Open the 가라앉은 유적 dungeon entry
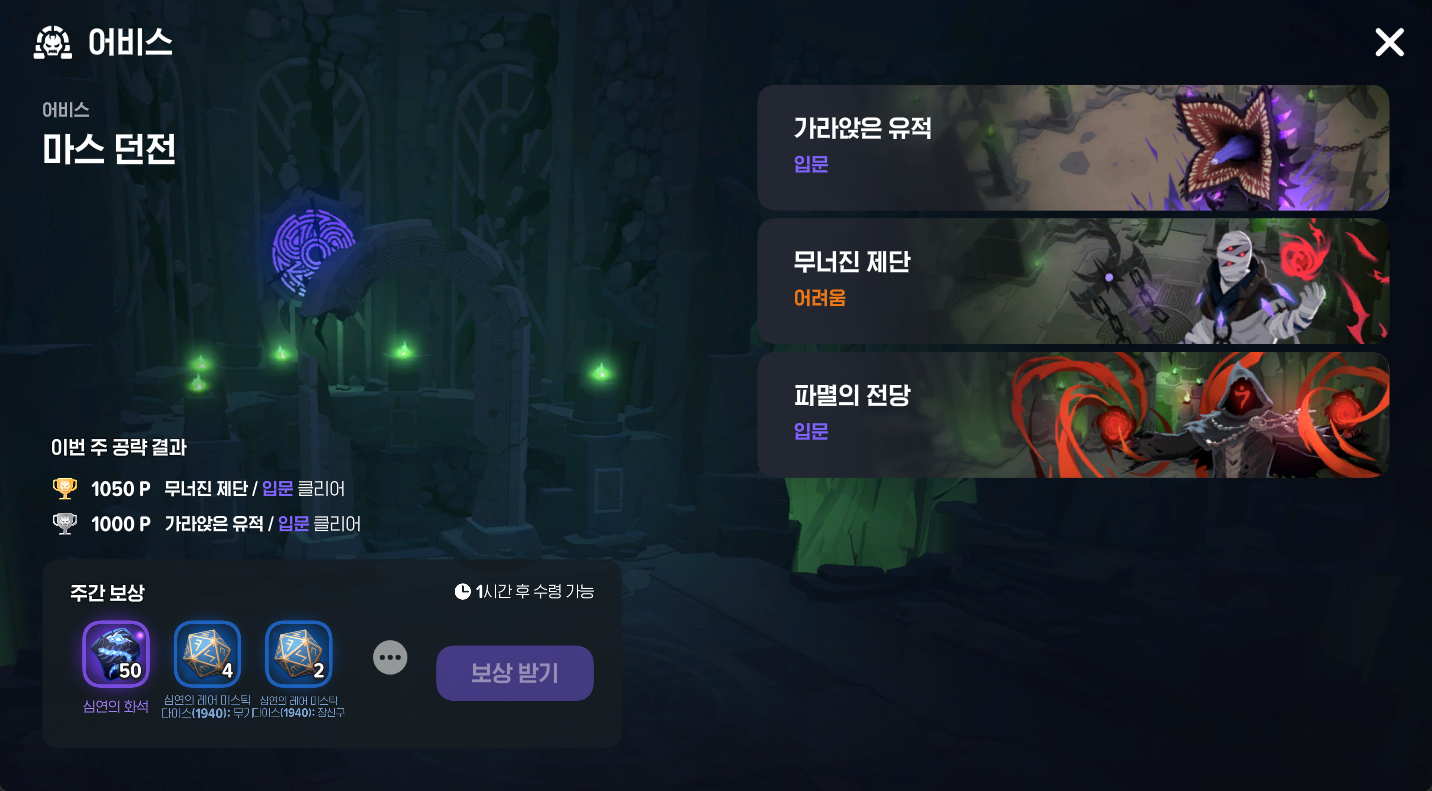The height and width of the screenshot is (791, 1432). pos(1073,147)
